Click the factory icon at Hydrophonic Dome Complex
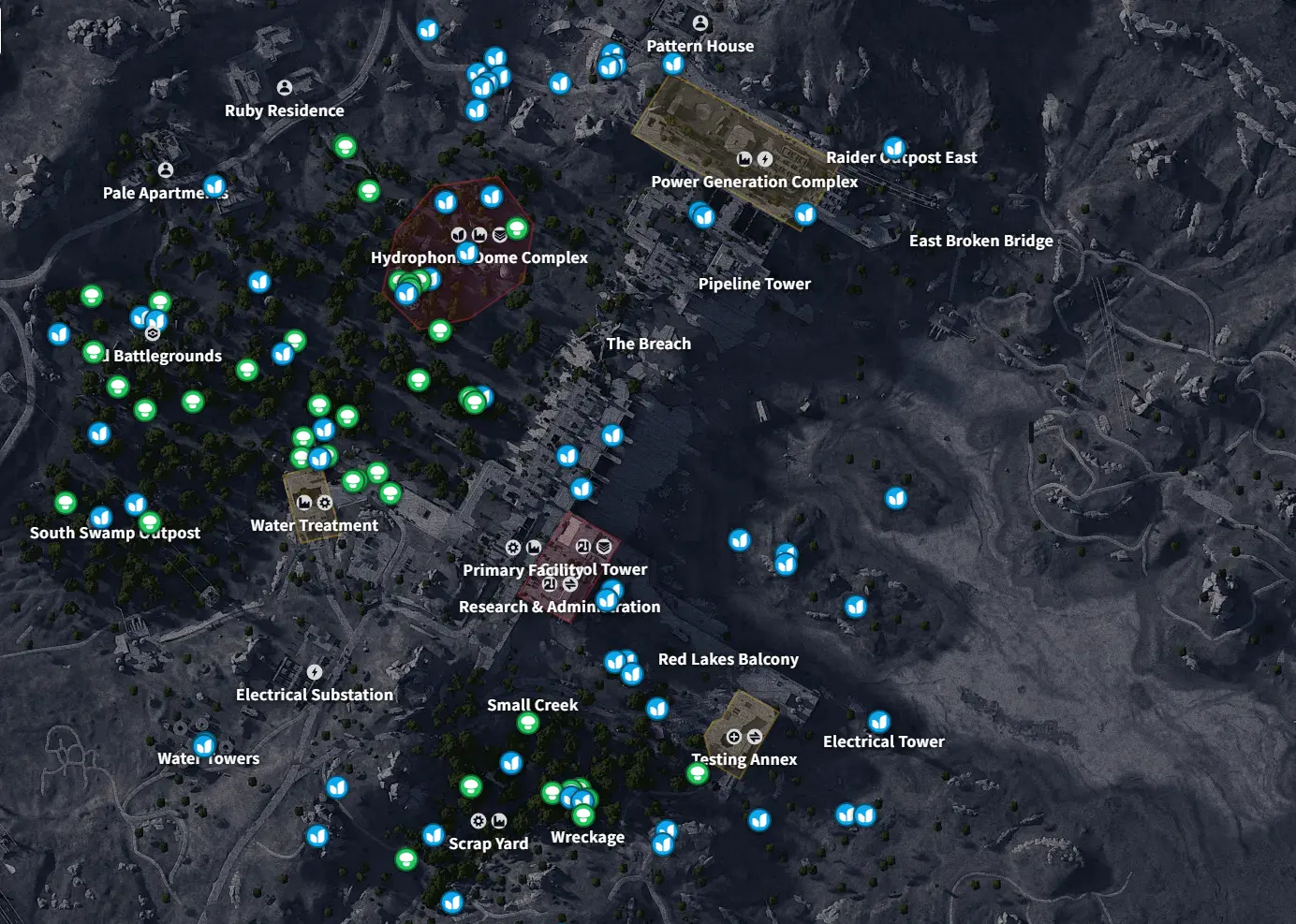The image size is (1296, 924). pos(479,233)
